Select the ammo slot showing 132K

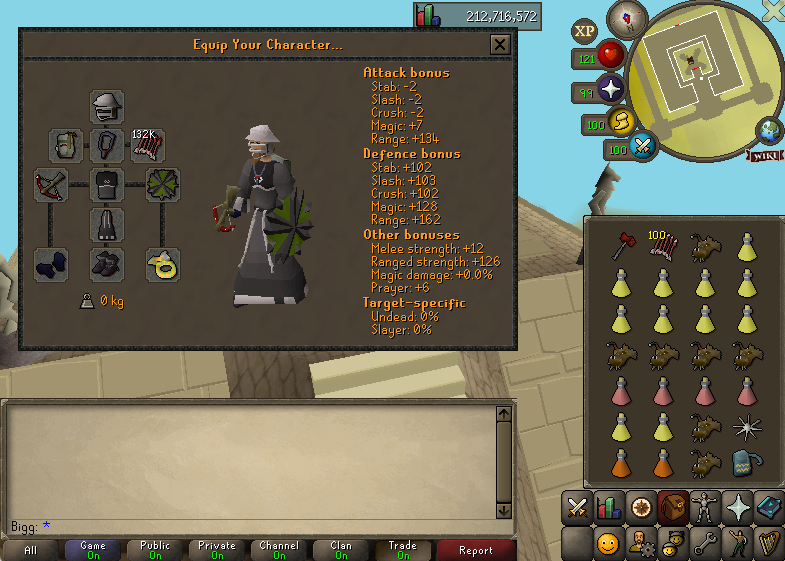(x=148, y=146)
